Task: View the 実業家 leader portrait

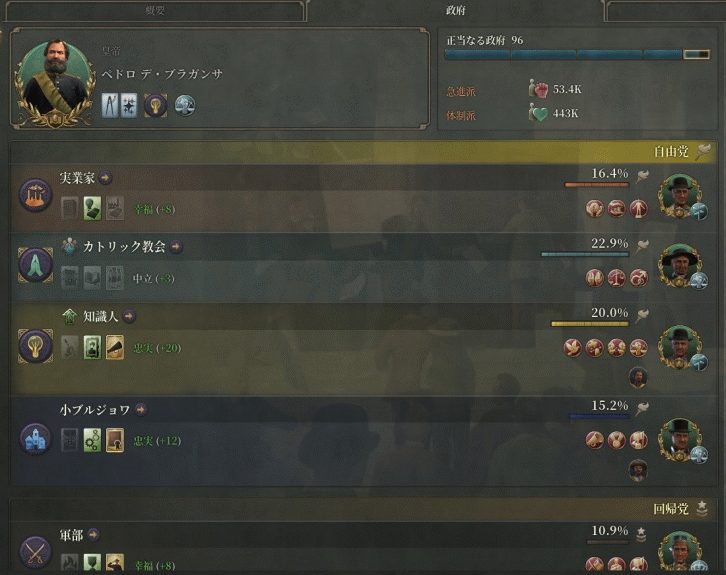Action: tap(681, 195)
